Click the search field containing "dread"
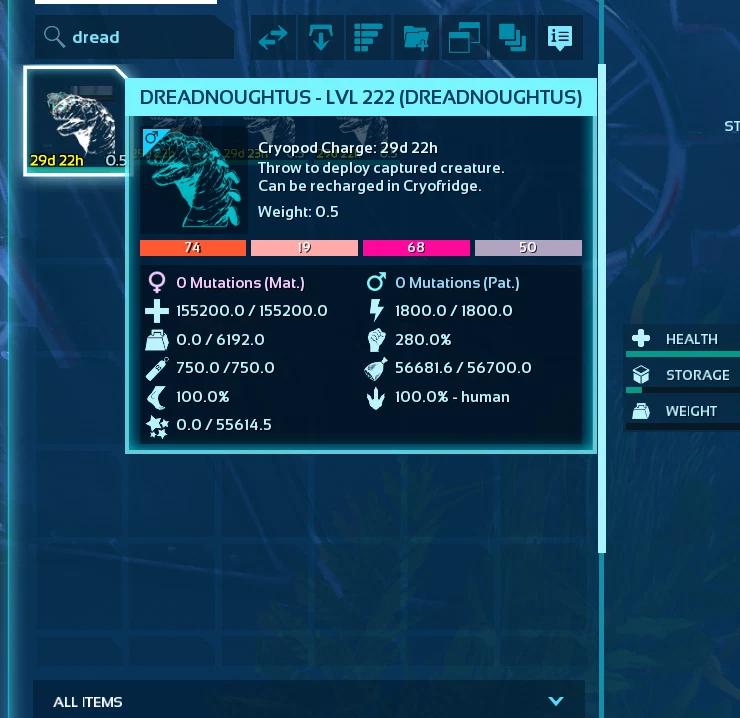 click(x=135, y=38)
